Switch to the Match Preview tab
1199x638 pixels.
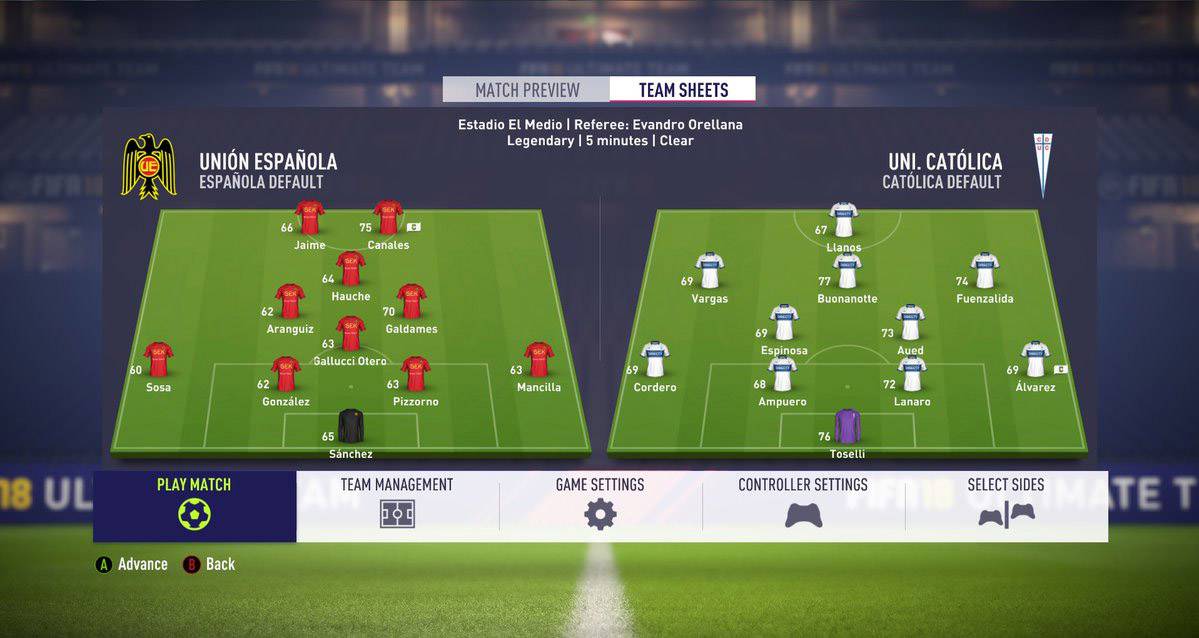tap(527, 90)
